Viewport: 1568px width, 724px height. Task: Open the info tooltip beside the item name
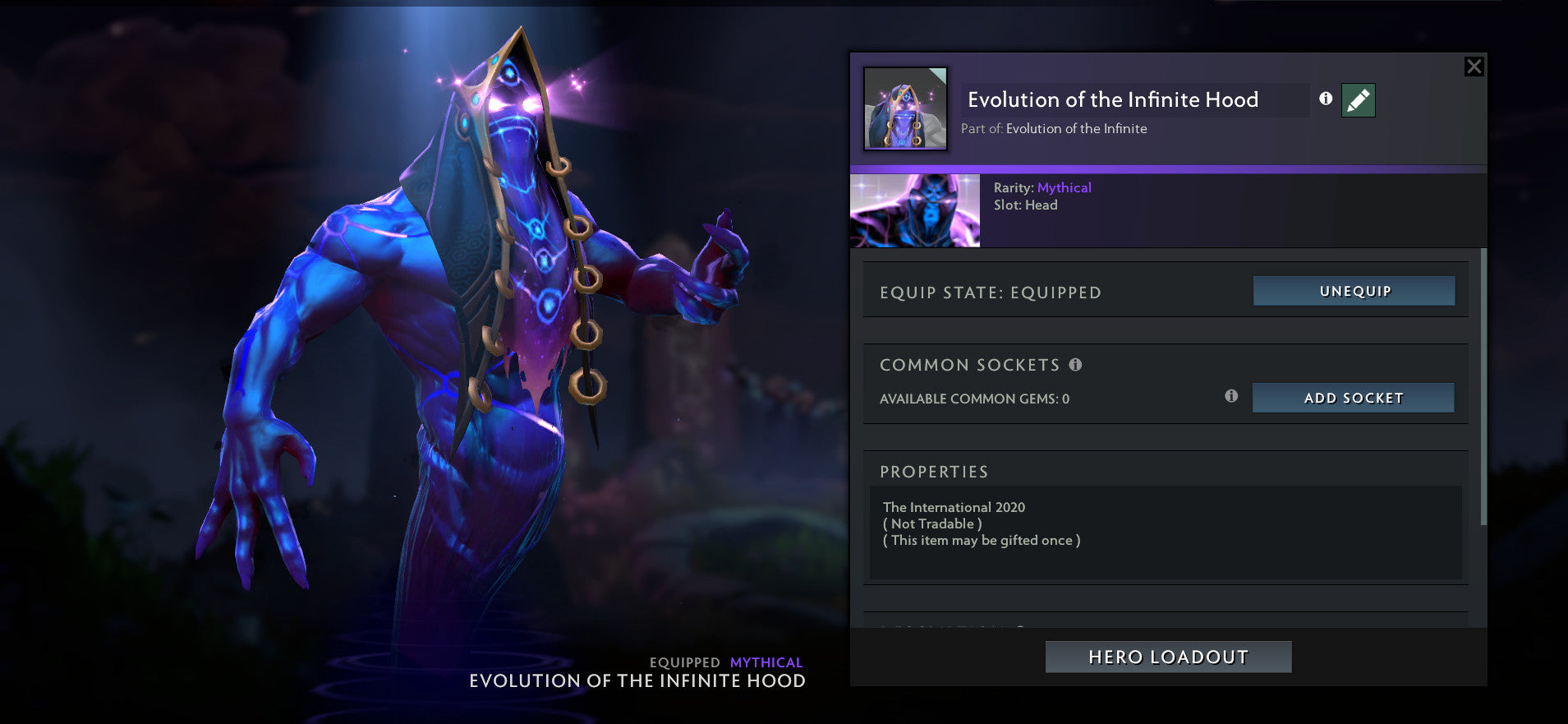tap(1325, 98)
